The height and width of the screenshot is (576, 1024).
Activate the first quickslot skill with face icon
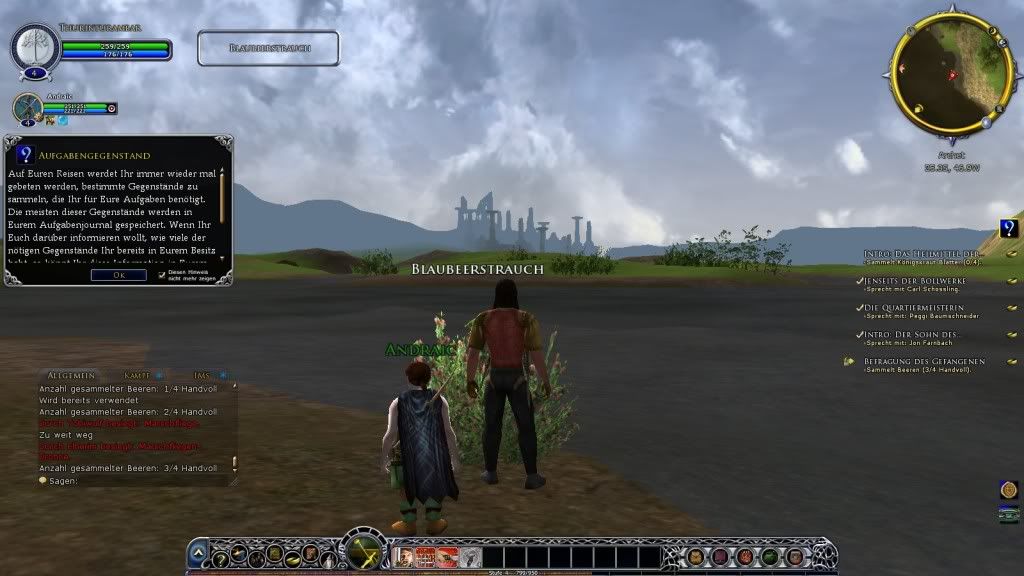407,557
